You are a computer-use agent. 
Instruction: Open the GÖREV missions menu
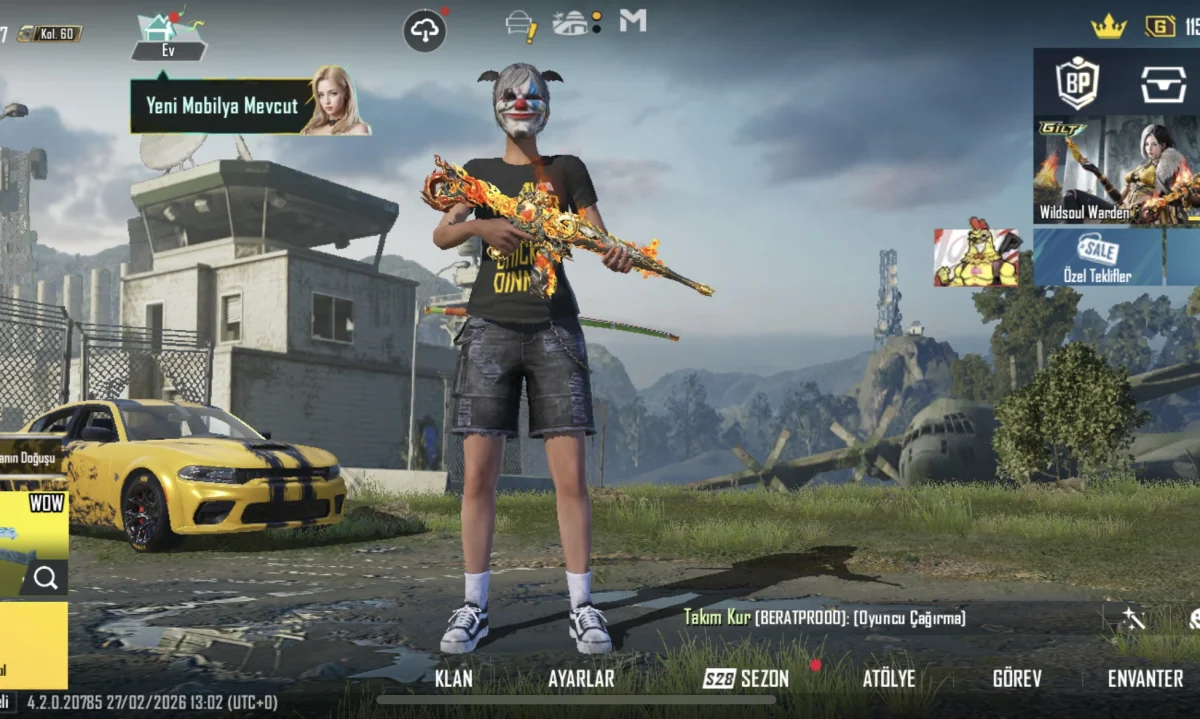[x=1017, y=678]
